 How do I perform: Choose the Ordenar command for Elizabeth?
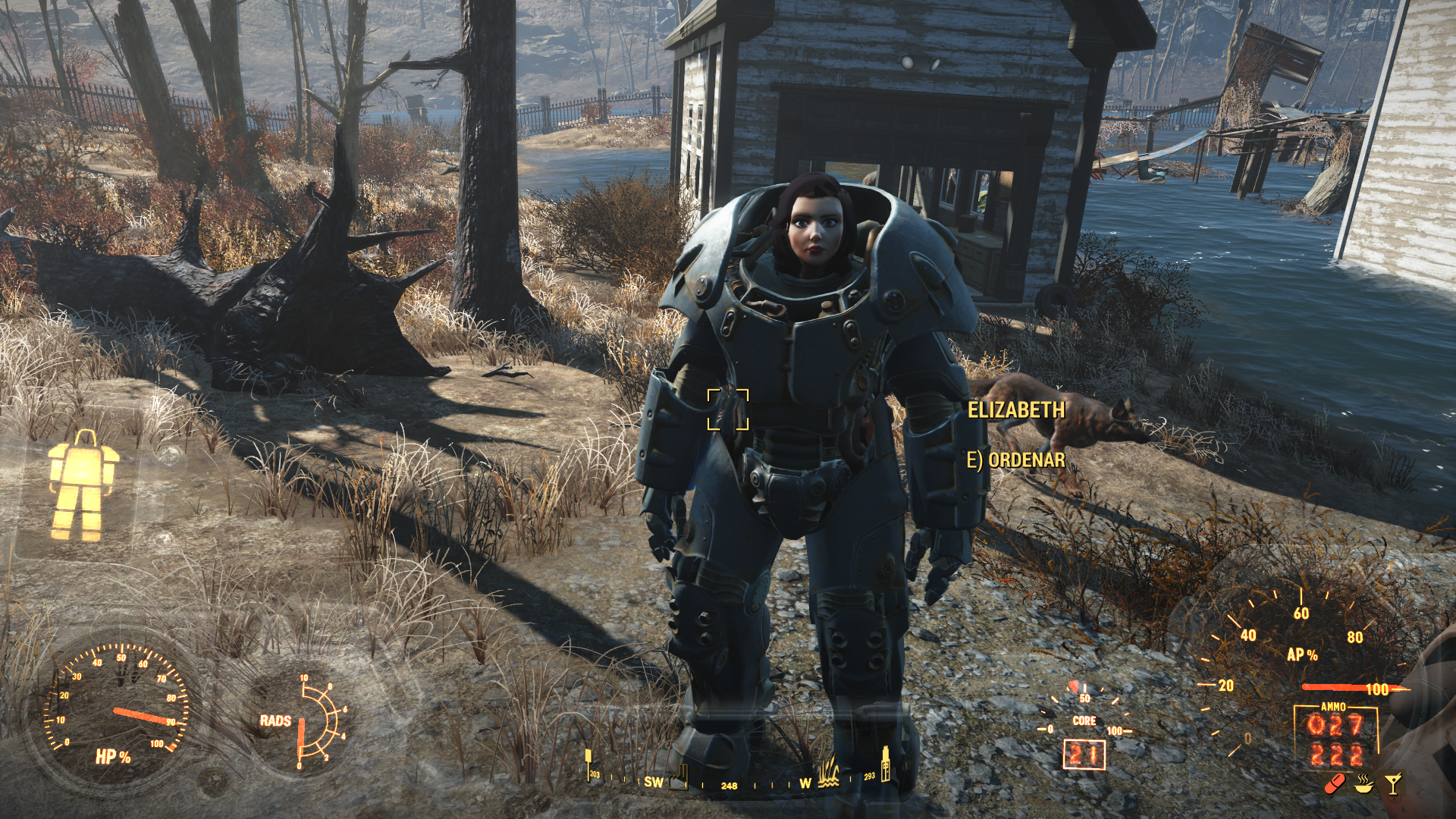pyautogui.click(x=1015, y=460)
